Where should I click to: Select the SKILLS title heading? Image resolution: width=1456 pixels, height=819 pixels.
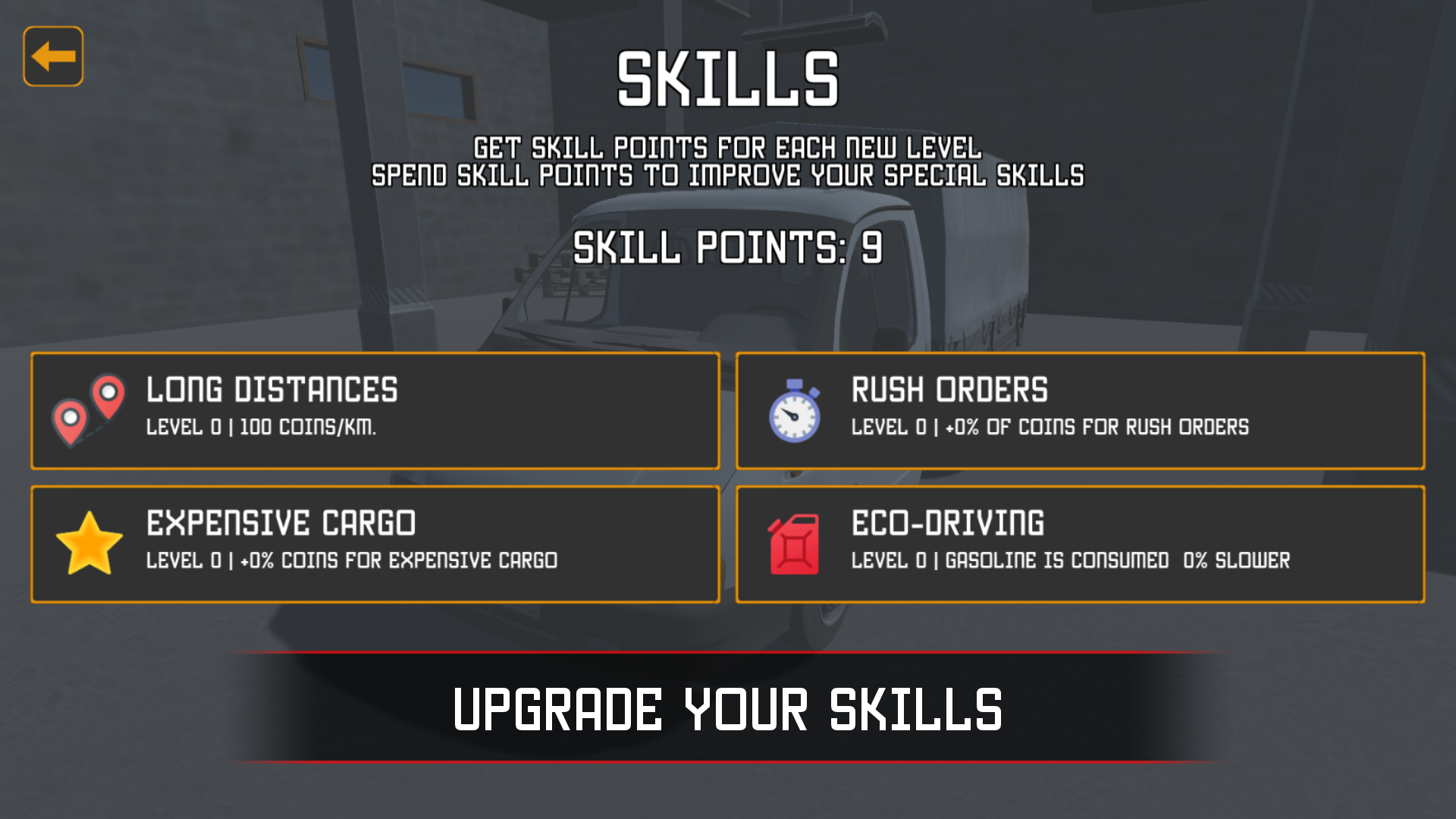point(727,76)
